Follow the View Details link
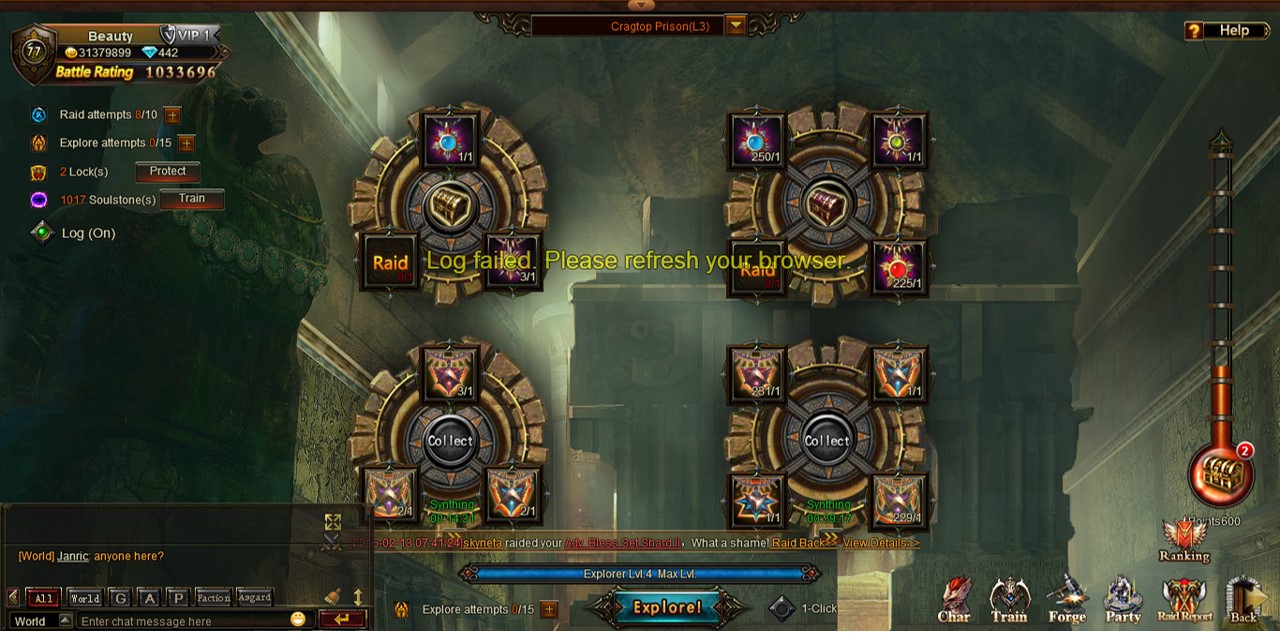1280x633 pixels. point(878,543)
